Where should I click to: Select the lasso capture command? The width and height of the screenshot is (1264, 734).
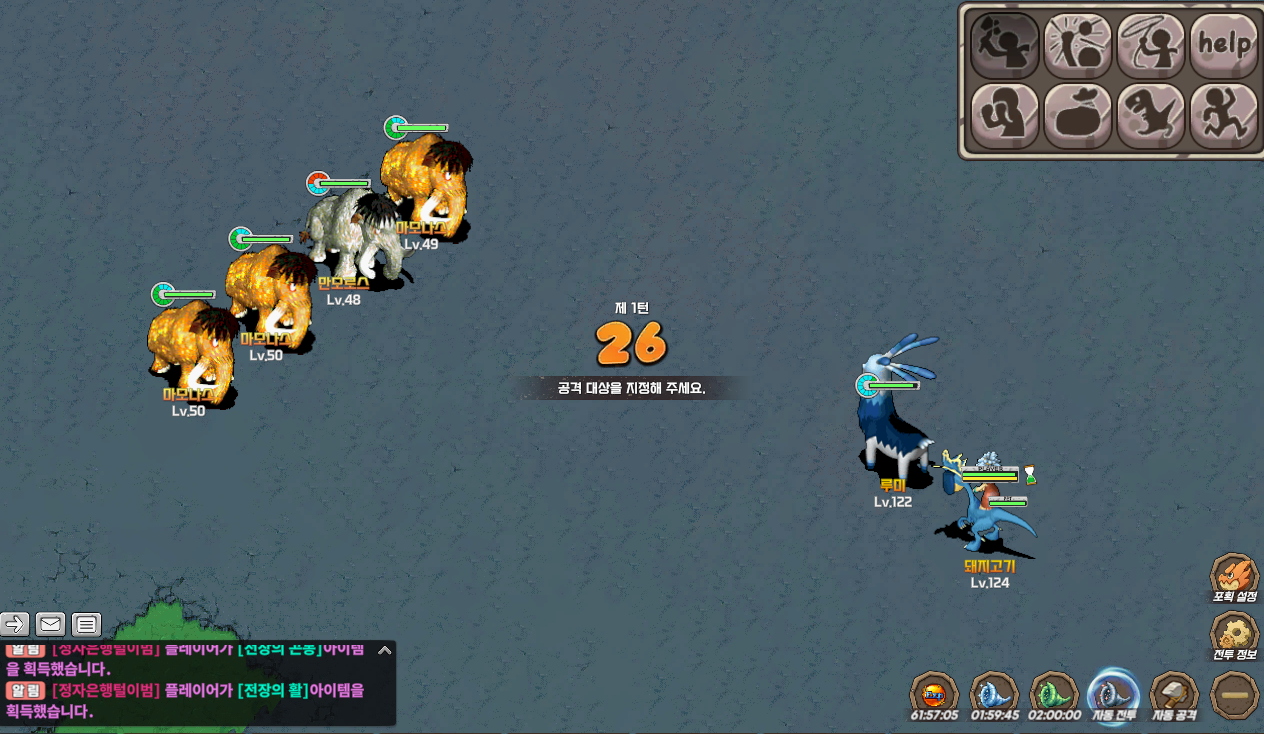[1151, 45]
